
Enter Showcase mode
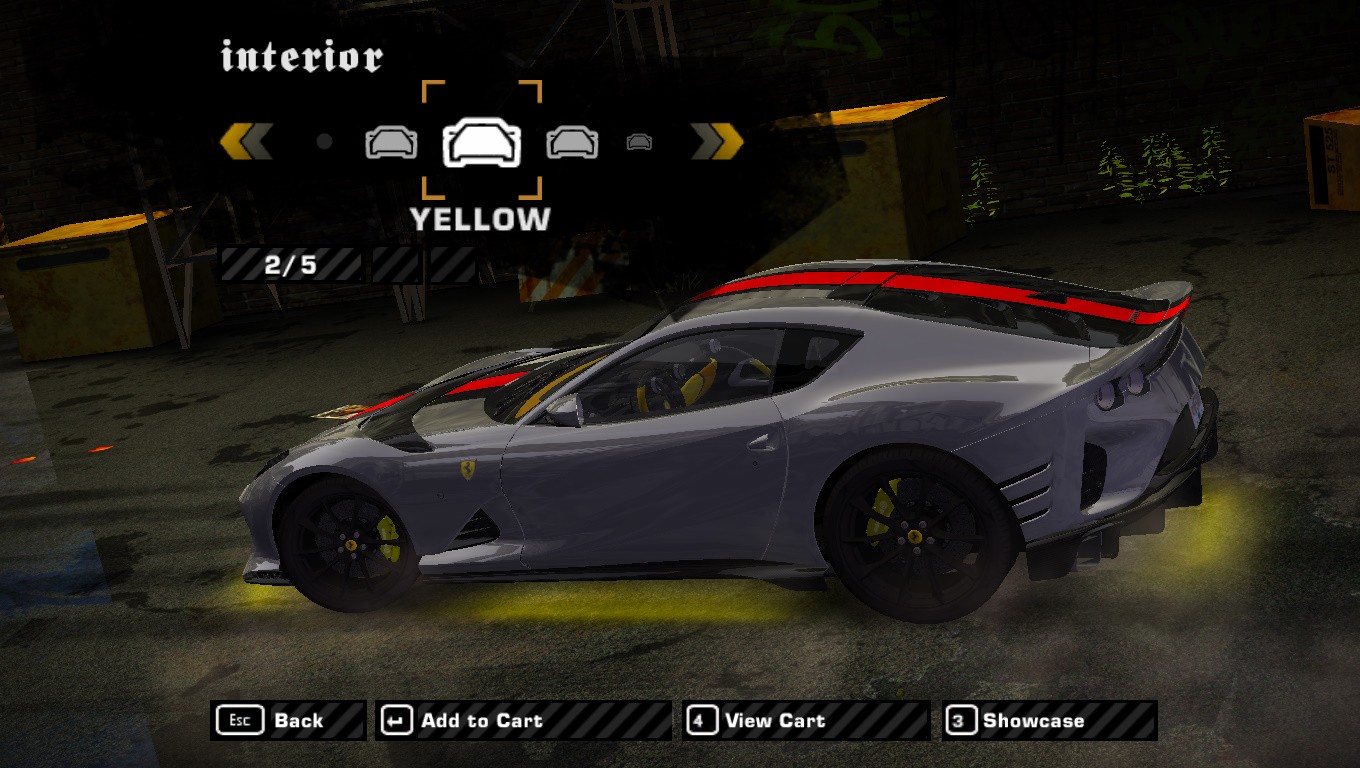click(1049, 720)
